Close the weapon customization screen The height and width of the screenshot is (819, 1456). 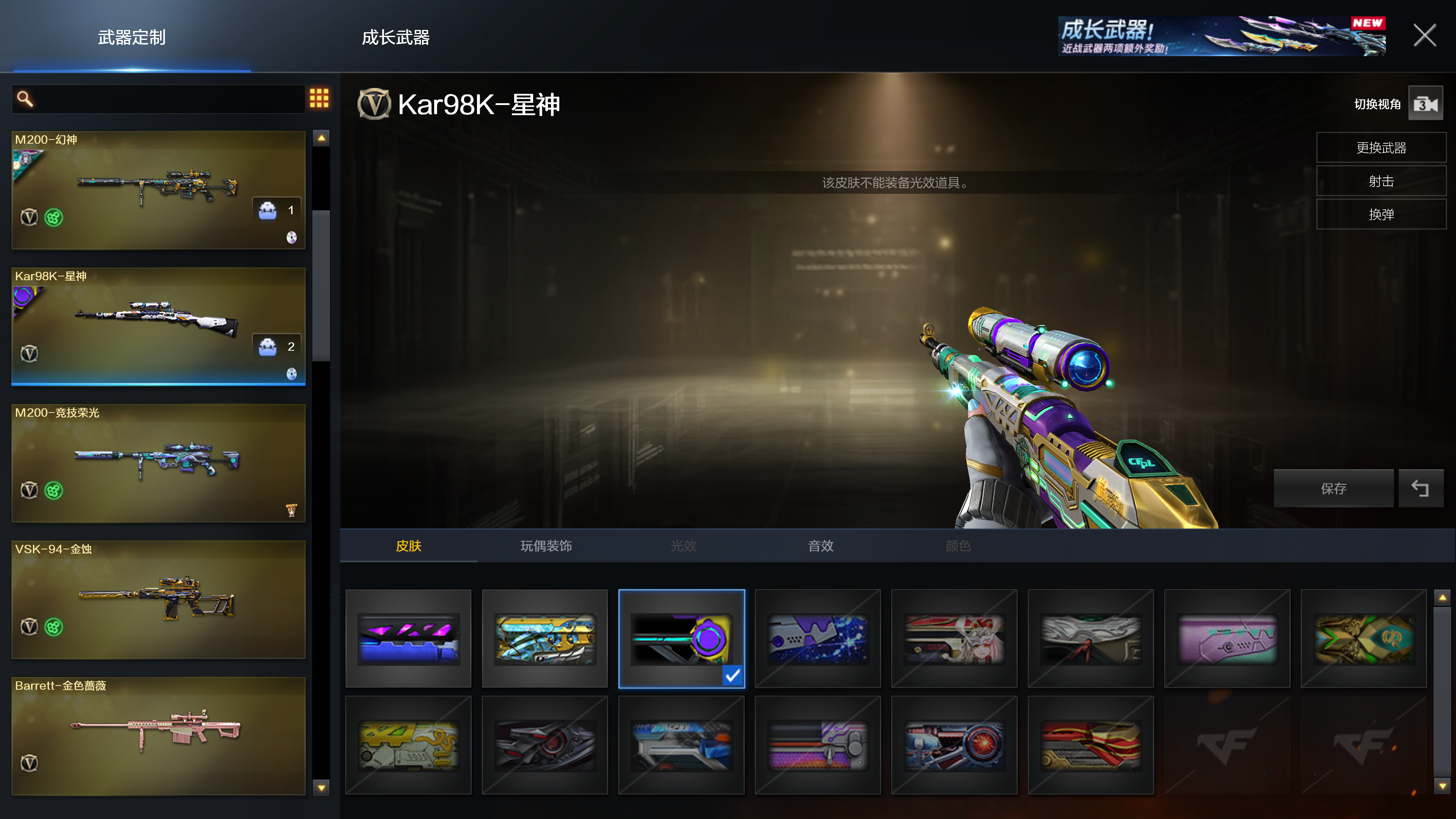[1424, 36]
